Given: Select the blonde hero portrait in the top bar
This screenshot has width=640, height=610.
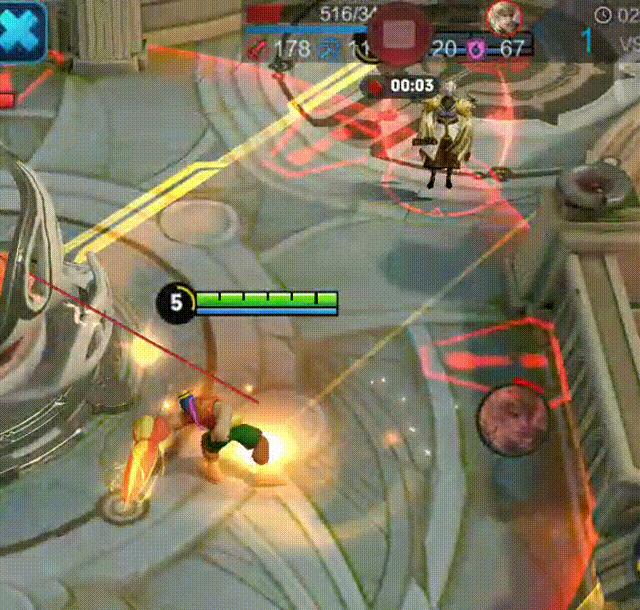Looking at the screenshot, I should pos(503,16).
